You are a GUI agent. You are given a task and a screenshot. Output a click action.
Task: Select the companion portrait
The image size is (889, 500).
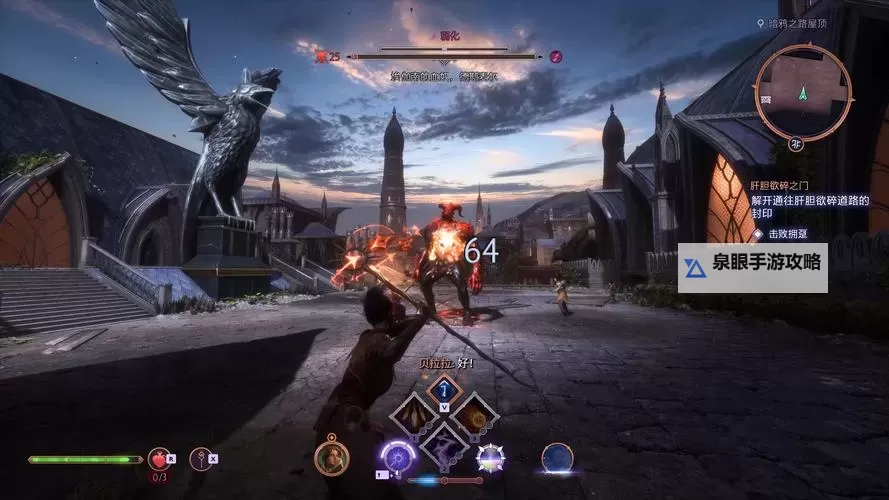(331, 458)
